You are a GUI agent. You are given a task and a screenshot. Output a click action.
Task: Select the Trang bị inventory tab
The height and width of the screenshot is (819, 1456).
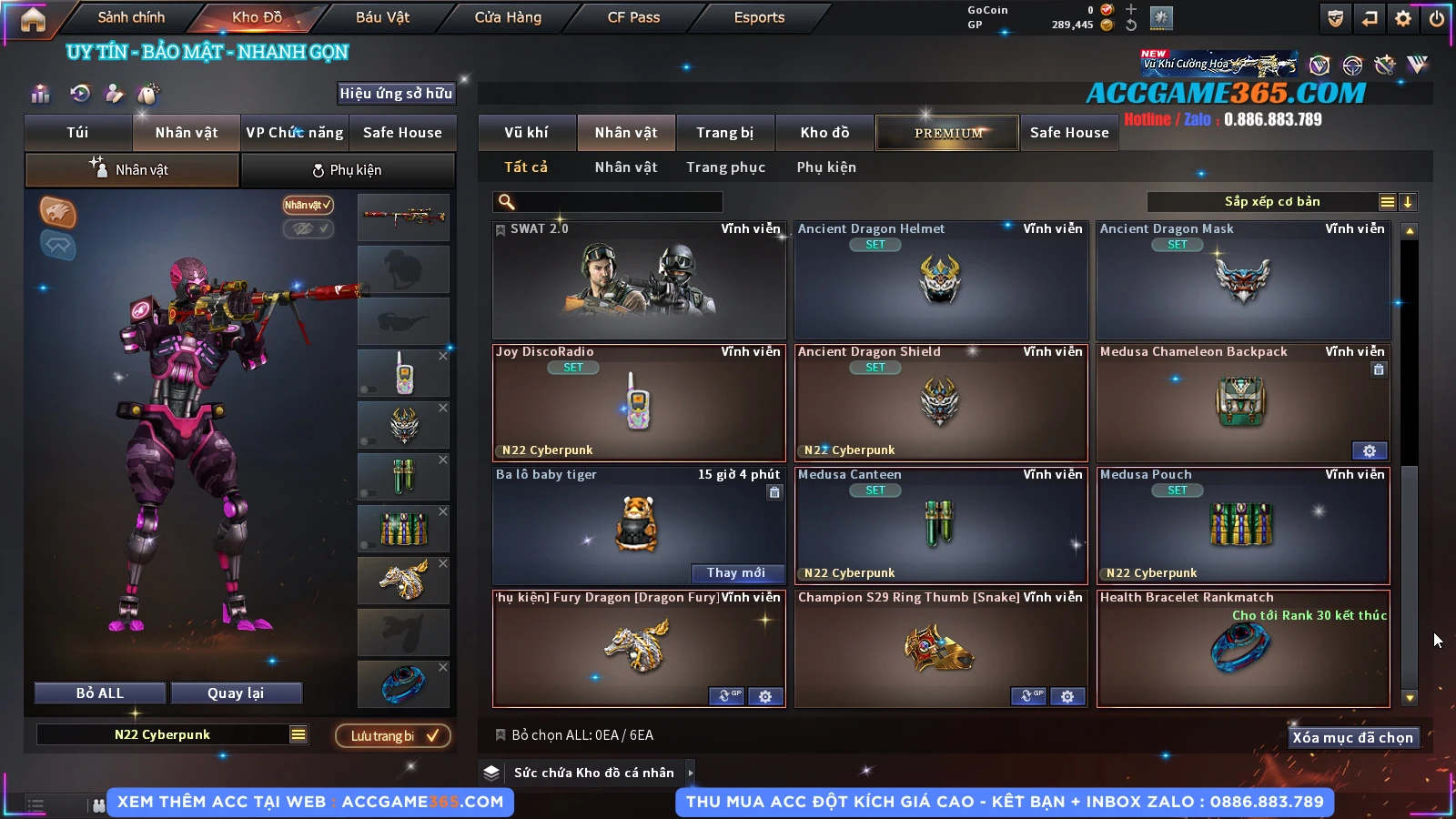pyautogui.click(x=724, y=133)
